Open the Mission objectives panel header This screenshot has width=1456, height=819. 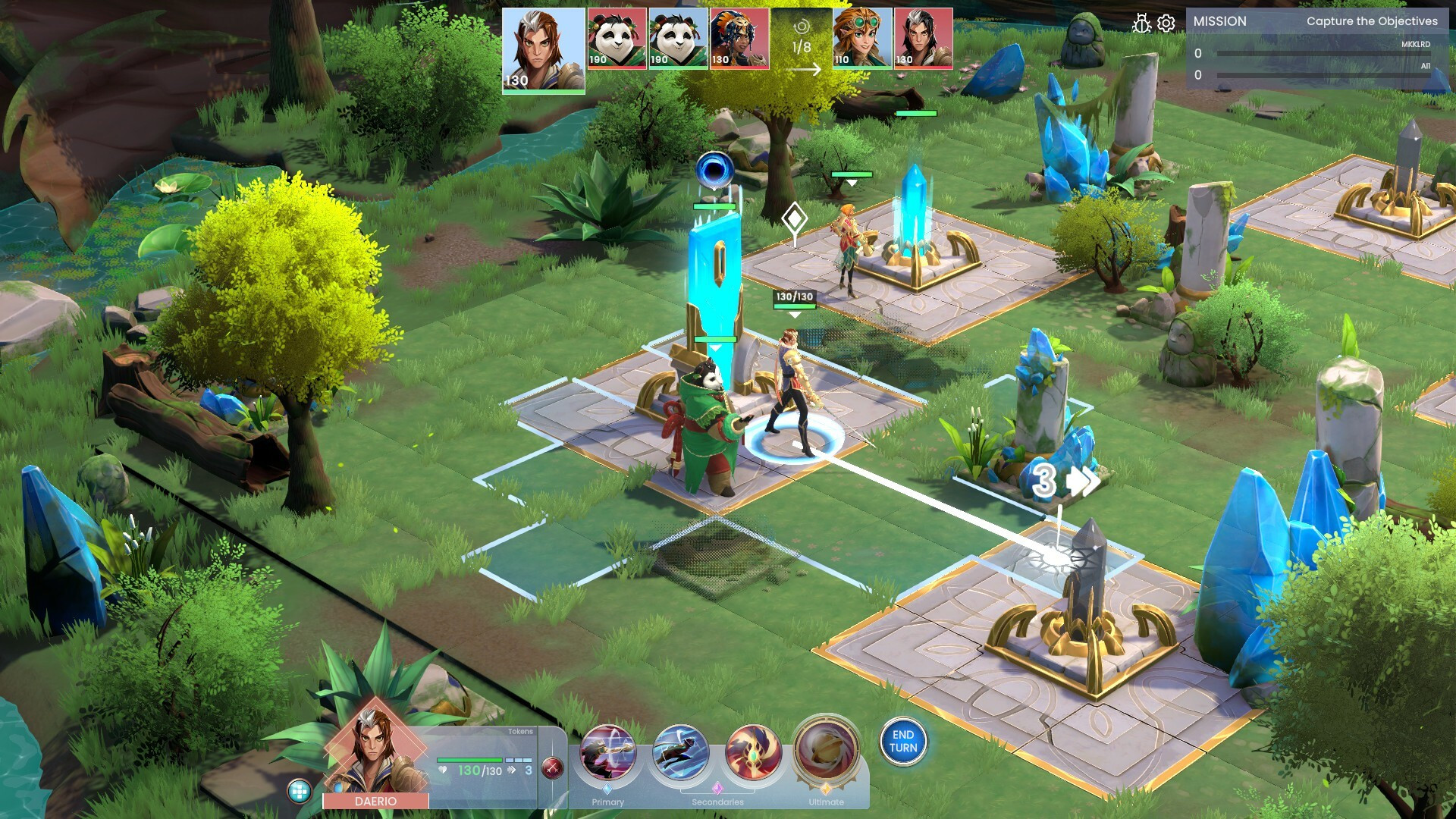(1315, 21)
